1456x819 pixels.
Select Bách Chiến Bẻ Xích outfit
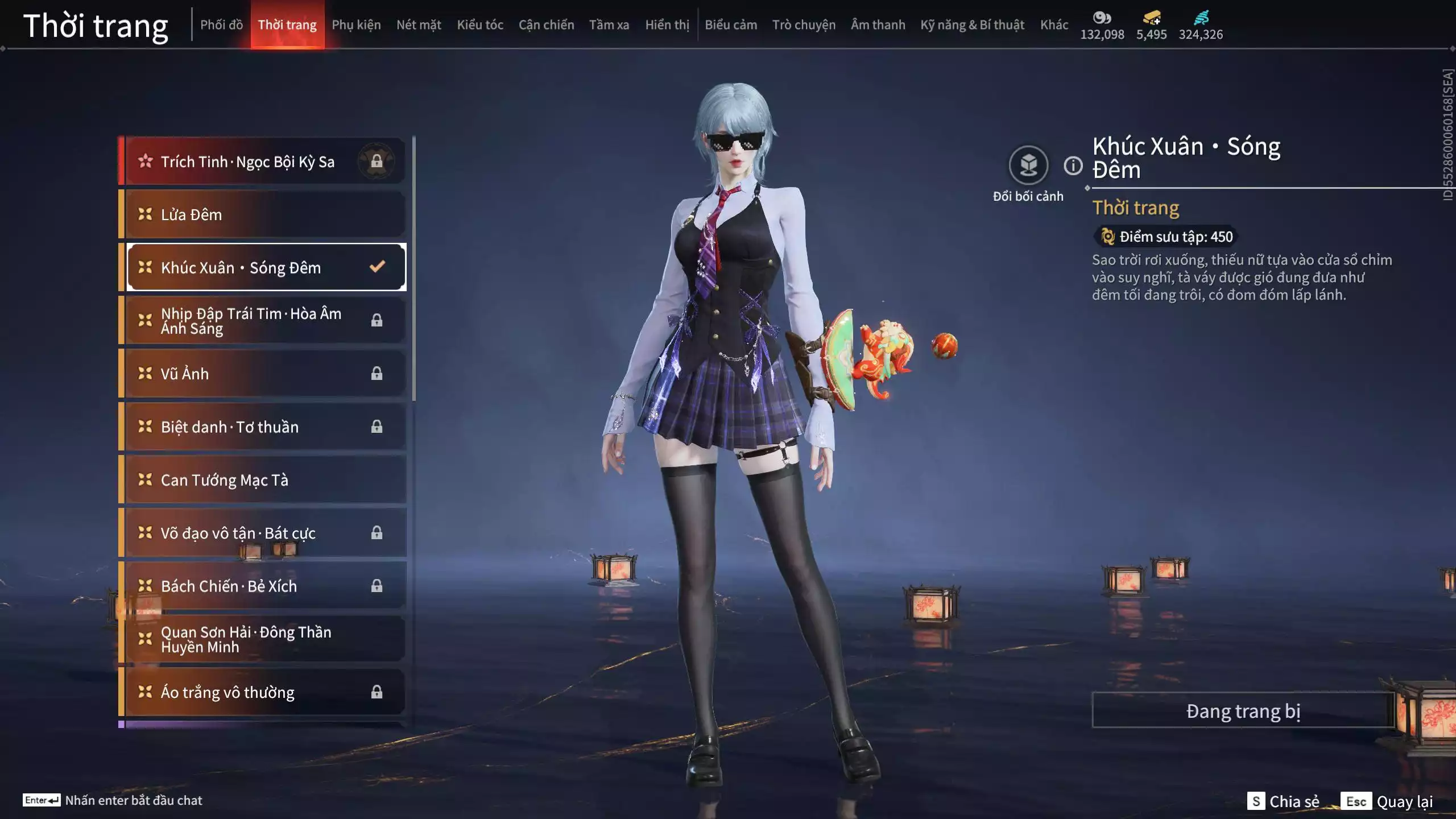264,586
